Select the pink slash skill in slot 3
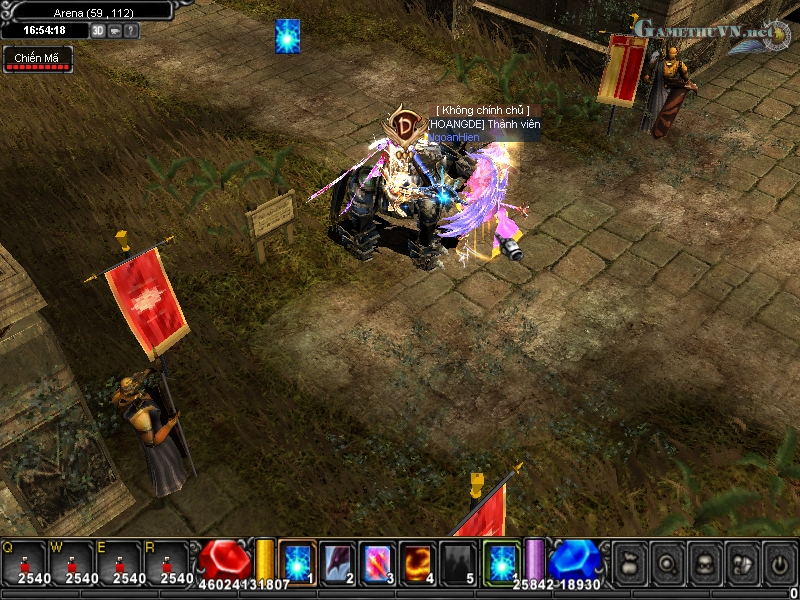800x600 pixels. click(377, 562)
